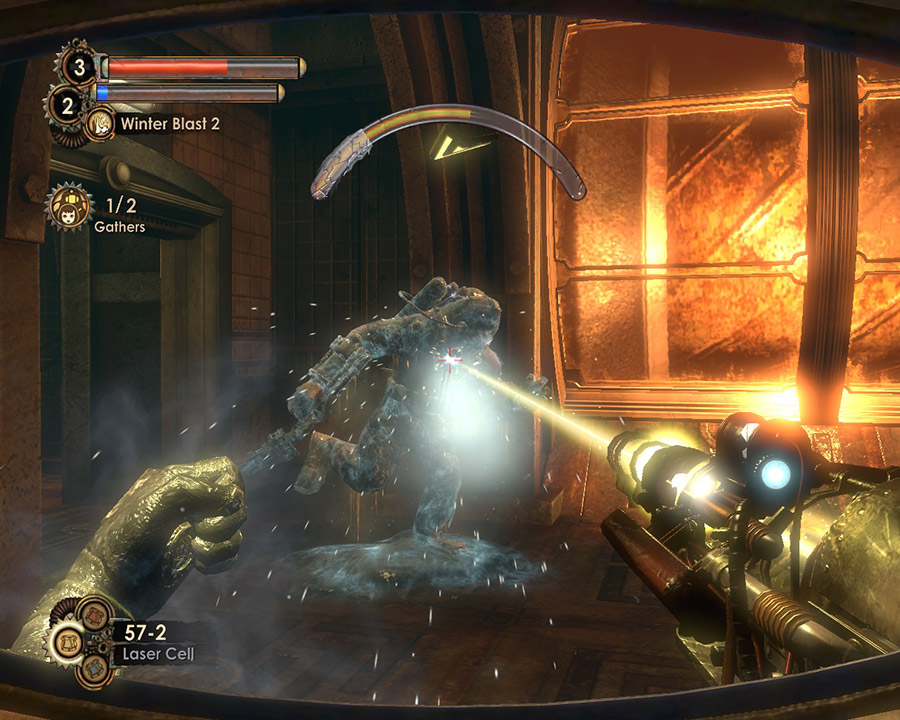Use a first aid kit from the 3 counter
This screenshot has height=720, width=900.
(x=78, y=67)
